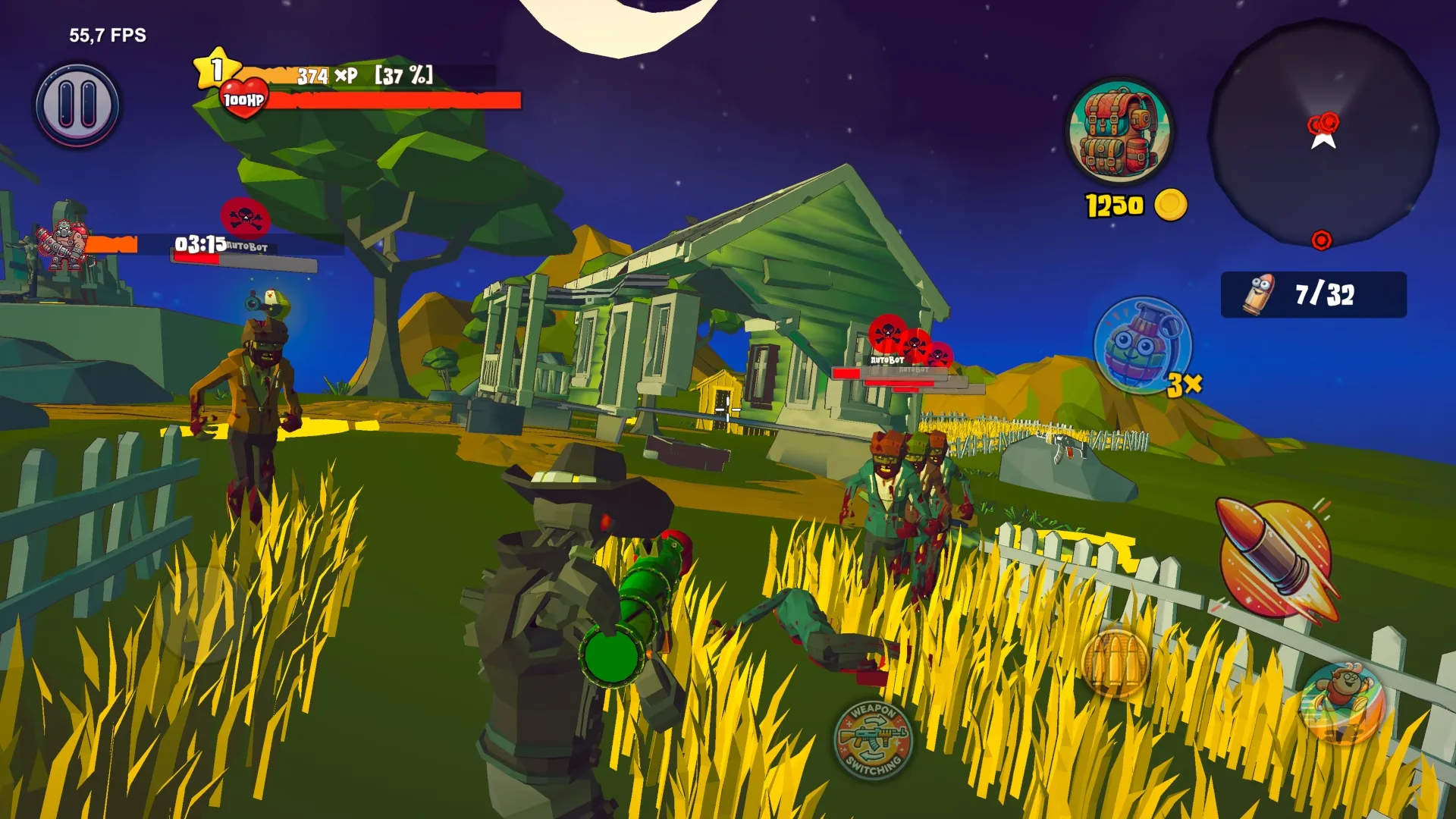This screenshot has width=1456, height=819.
Task: Reload using the golden bullets button
Action: [1115, 663]
